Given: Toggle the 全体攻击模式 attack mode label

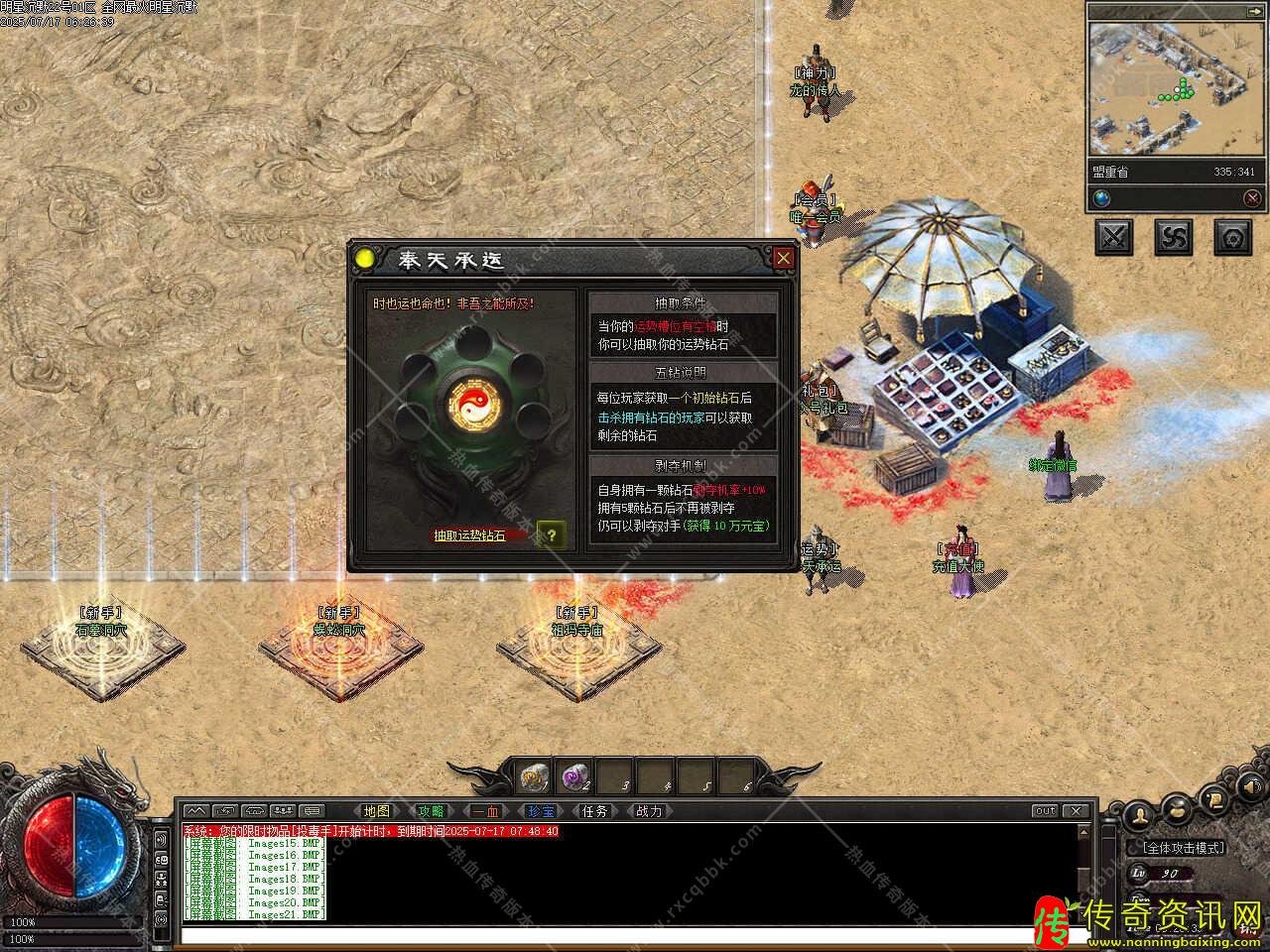Looking at the screenshot, I should coord(1184,848).
